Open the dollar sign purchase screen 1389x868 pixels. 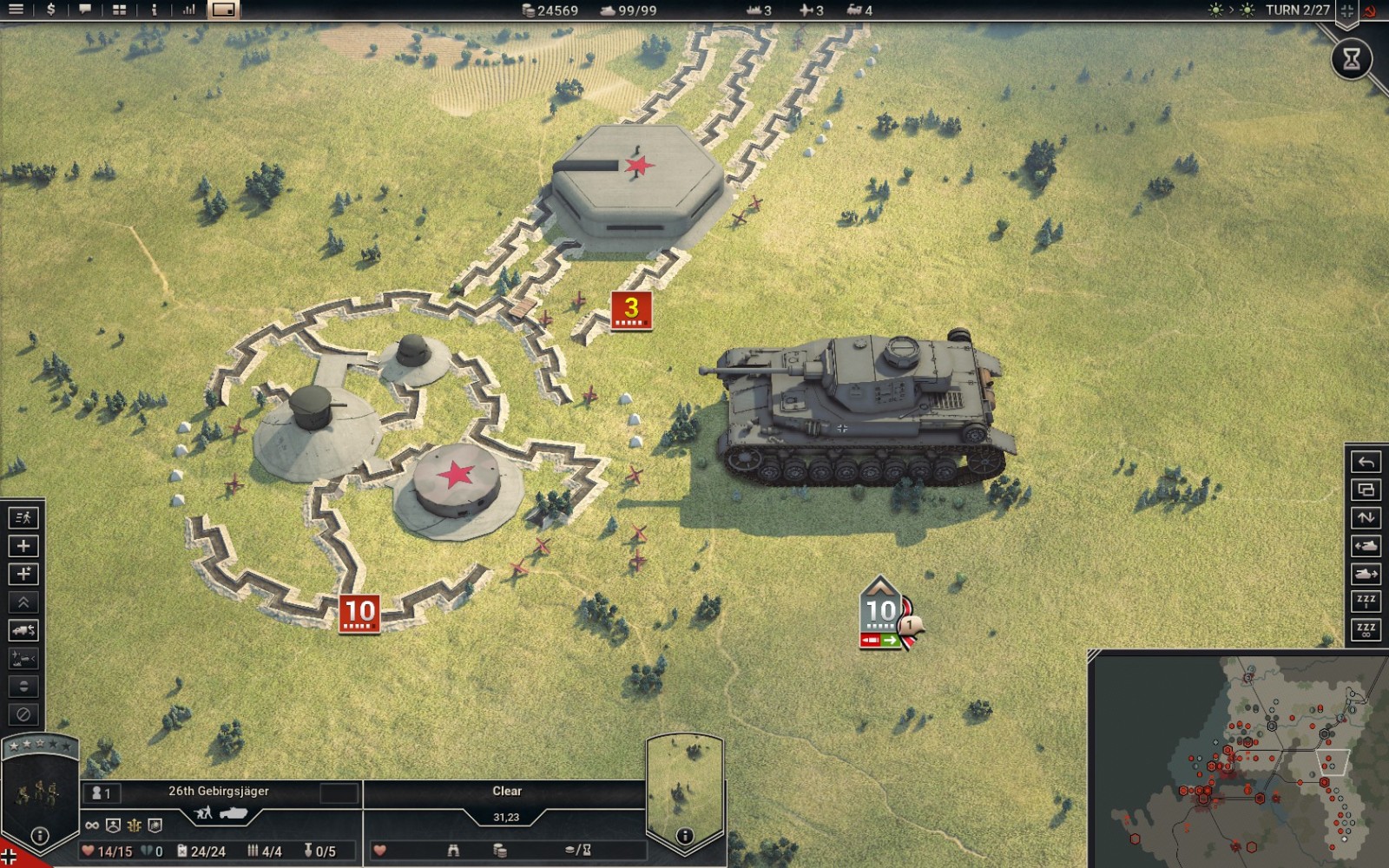point(50,10)
